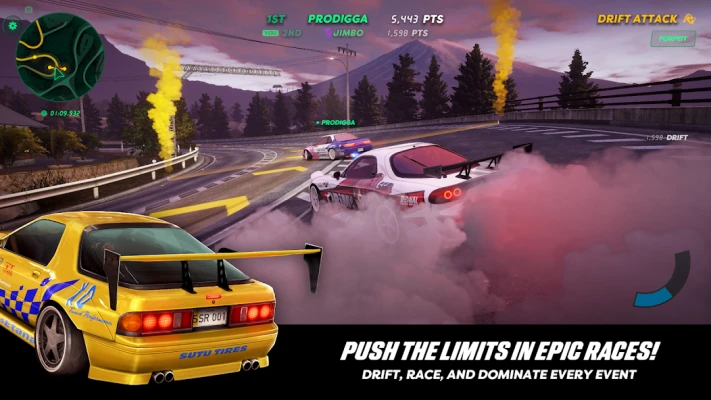Click the circular track minimap
This screenshot has height=400, width=711.
60,57
